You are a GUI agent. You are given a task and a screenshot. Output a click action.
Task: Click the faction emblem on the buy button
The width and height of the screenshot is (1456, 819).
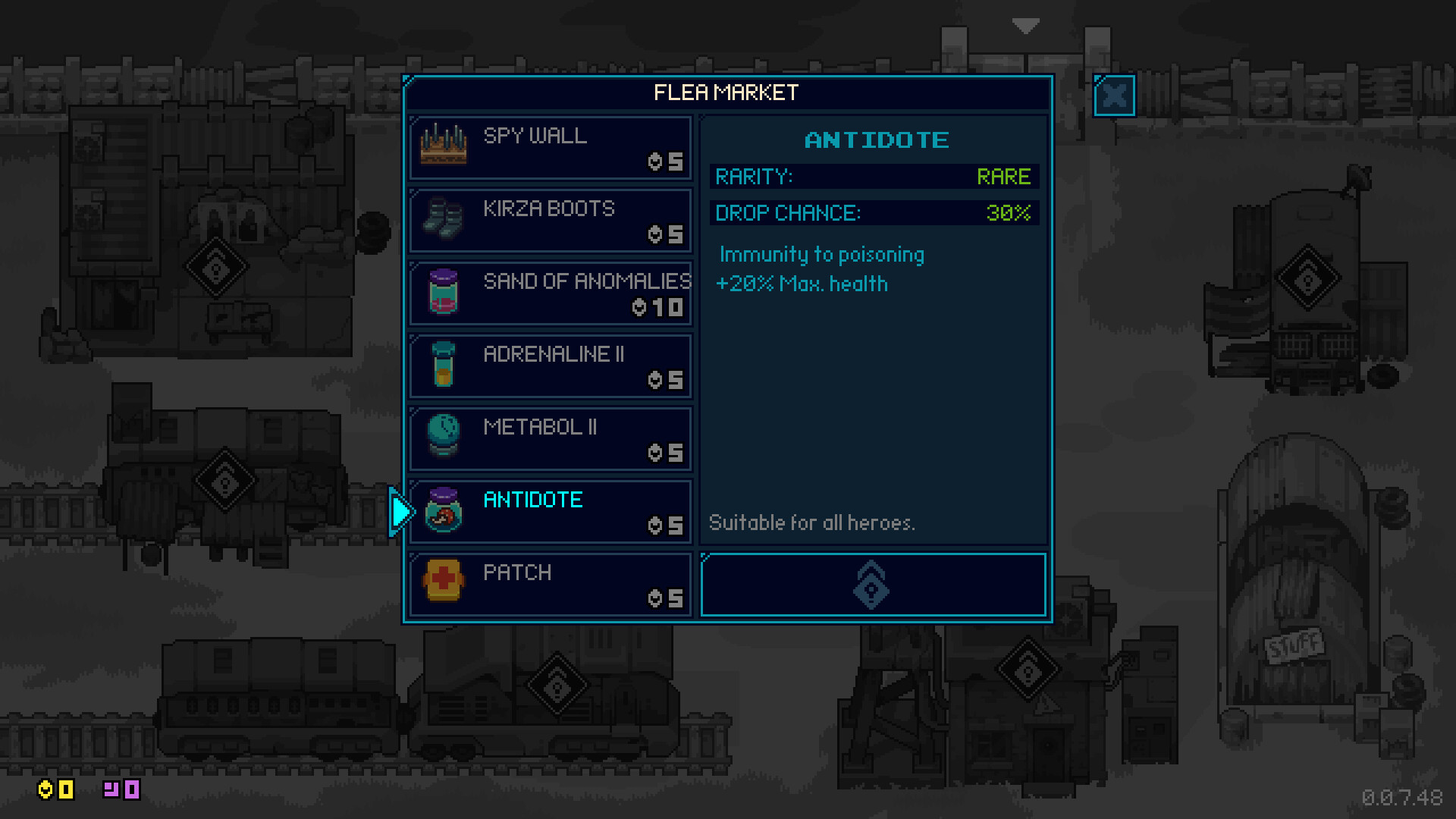click(871, 585)
